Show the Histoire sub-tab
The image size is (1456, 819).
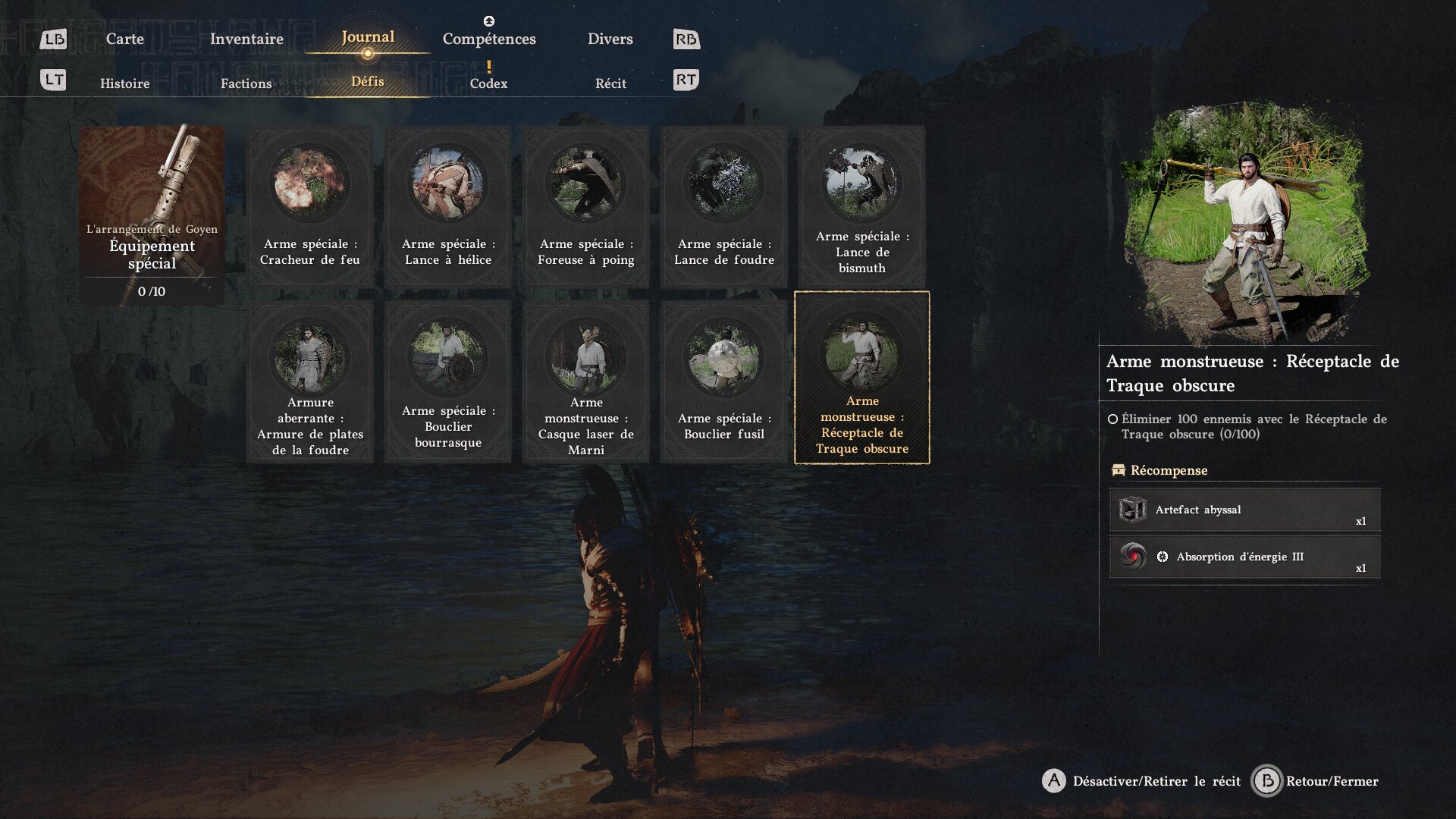tap(124, 83)
